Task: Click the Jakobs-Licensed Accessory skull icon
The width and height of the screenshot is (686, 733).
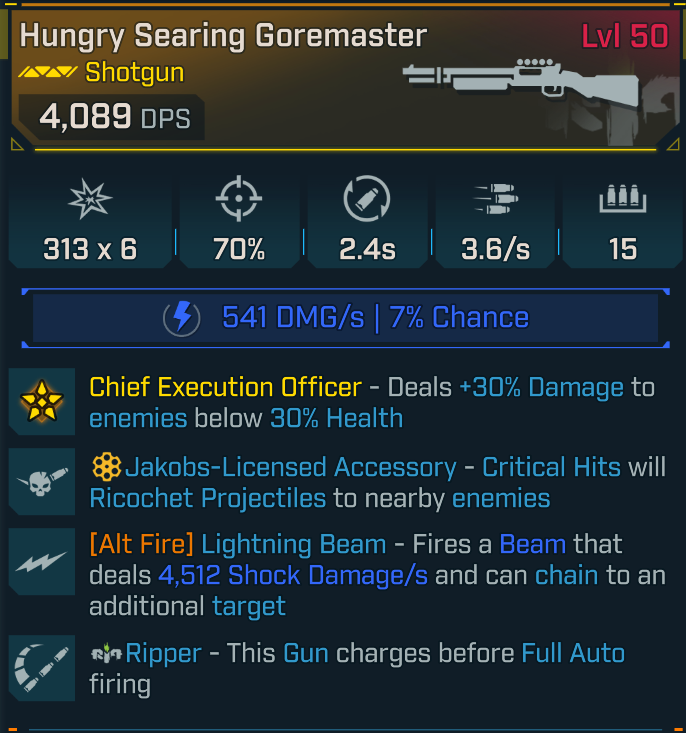Action: [43, 482]
